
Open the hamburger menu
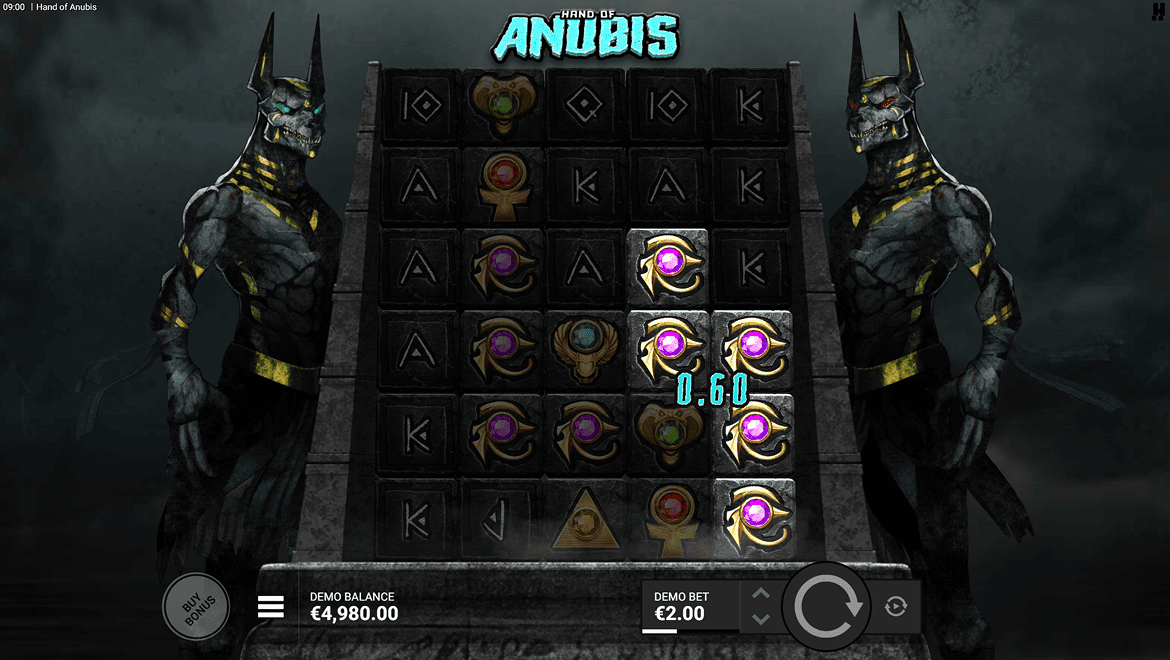tap(271, 607)
